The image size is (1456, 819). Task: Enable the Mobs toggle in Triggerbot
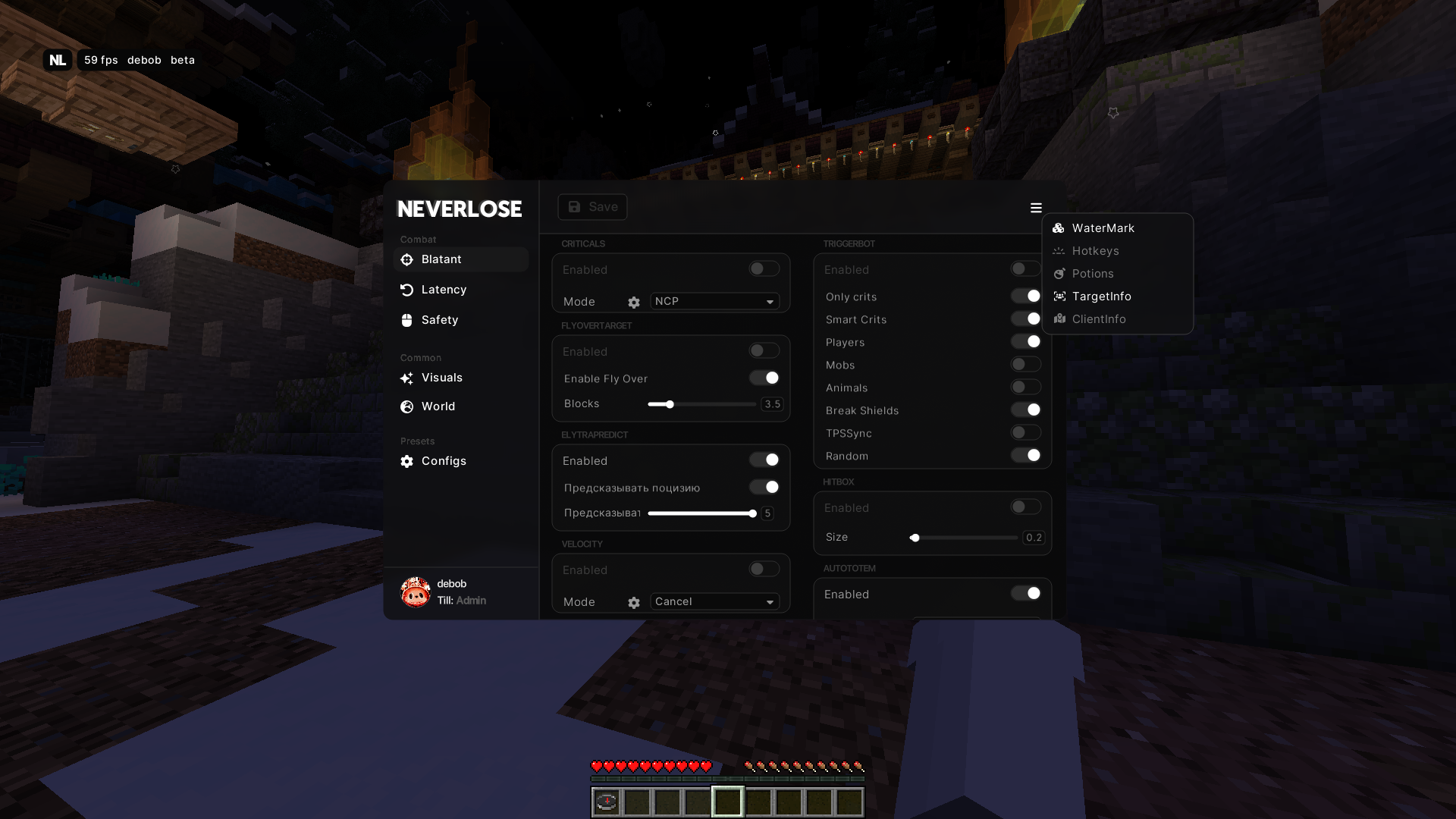click(x=1025, y=364)
